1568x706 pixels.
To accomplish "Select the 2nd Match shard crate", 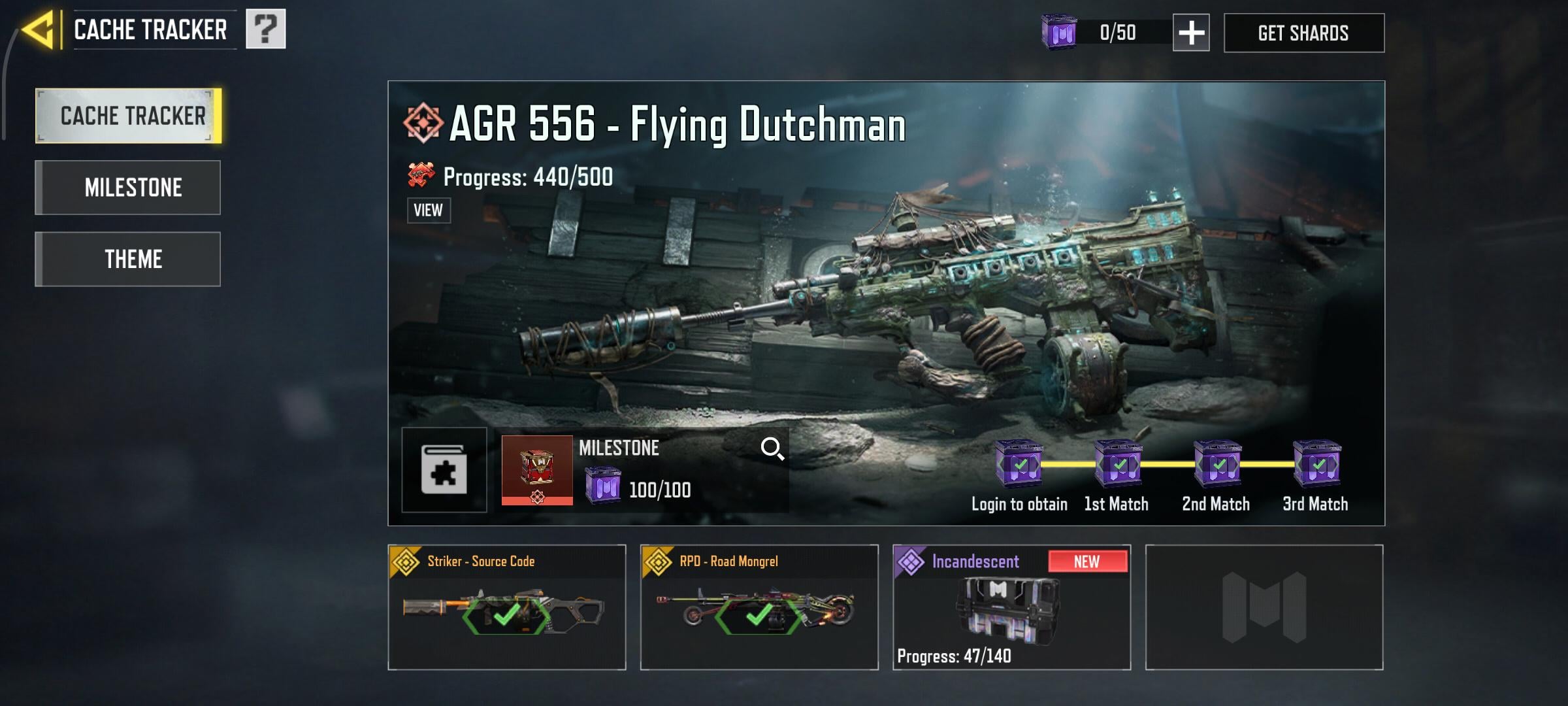I will pos(1217,464).
